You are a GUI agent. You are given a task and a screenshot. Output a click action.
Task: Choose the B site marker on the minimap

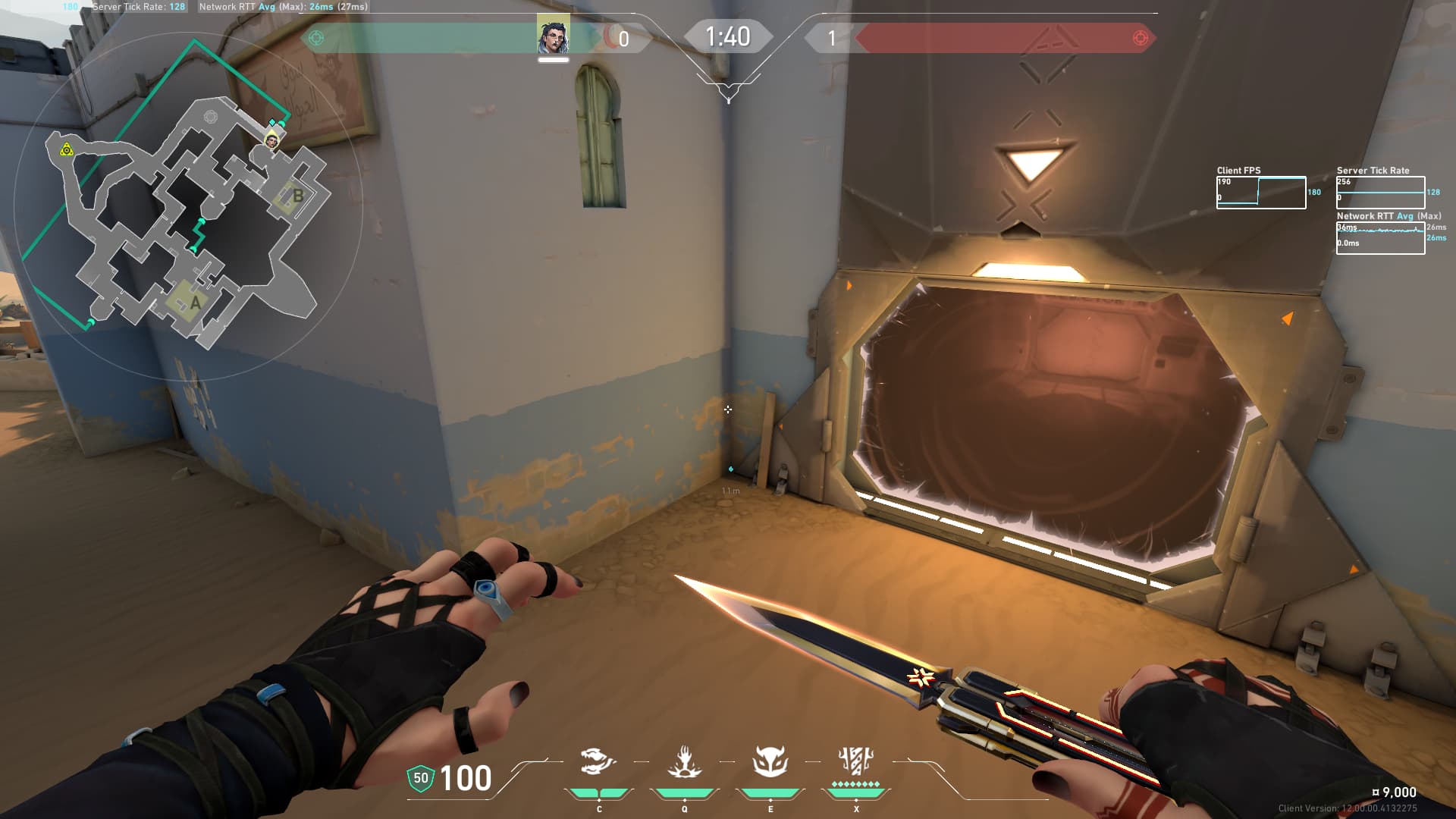(x=297, y=196)
